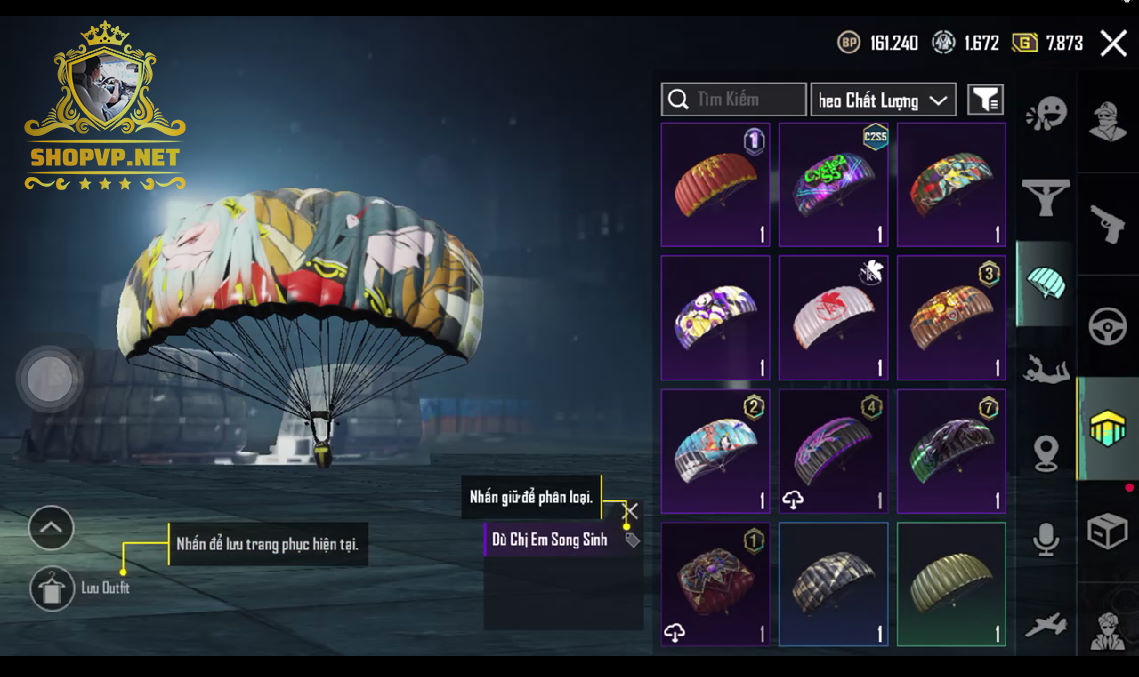Viewport: 1139px width, 677px height.
Task: Open the box crate tab
Action: click(1107, 532)
